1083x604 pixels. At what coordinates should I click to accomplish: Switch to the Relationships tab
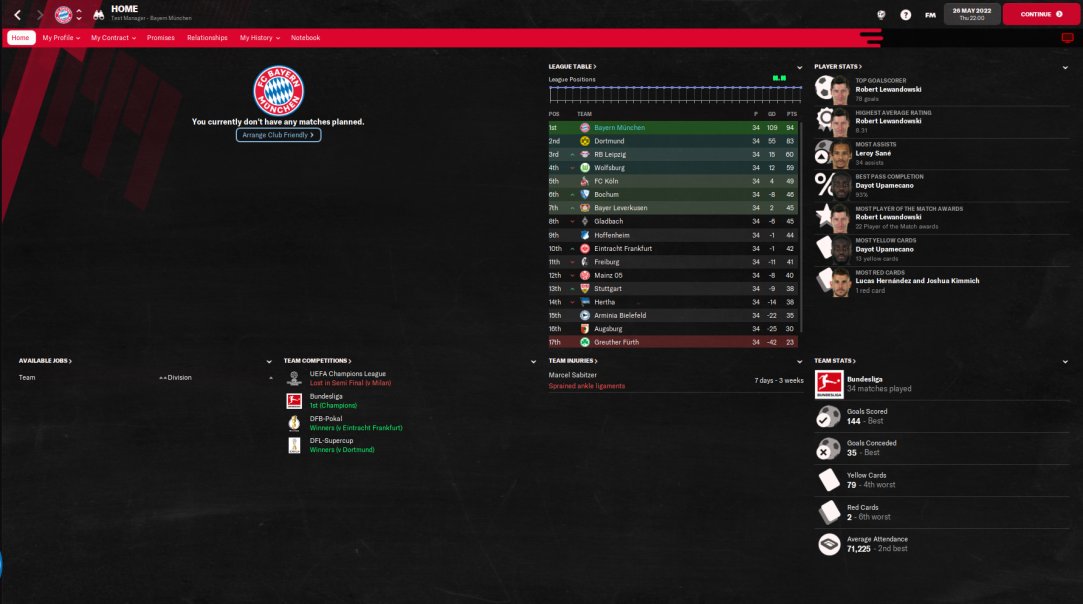click(x=207, y=38)
